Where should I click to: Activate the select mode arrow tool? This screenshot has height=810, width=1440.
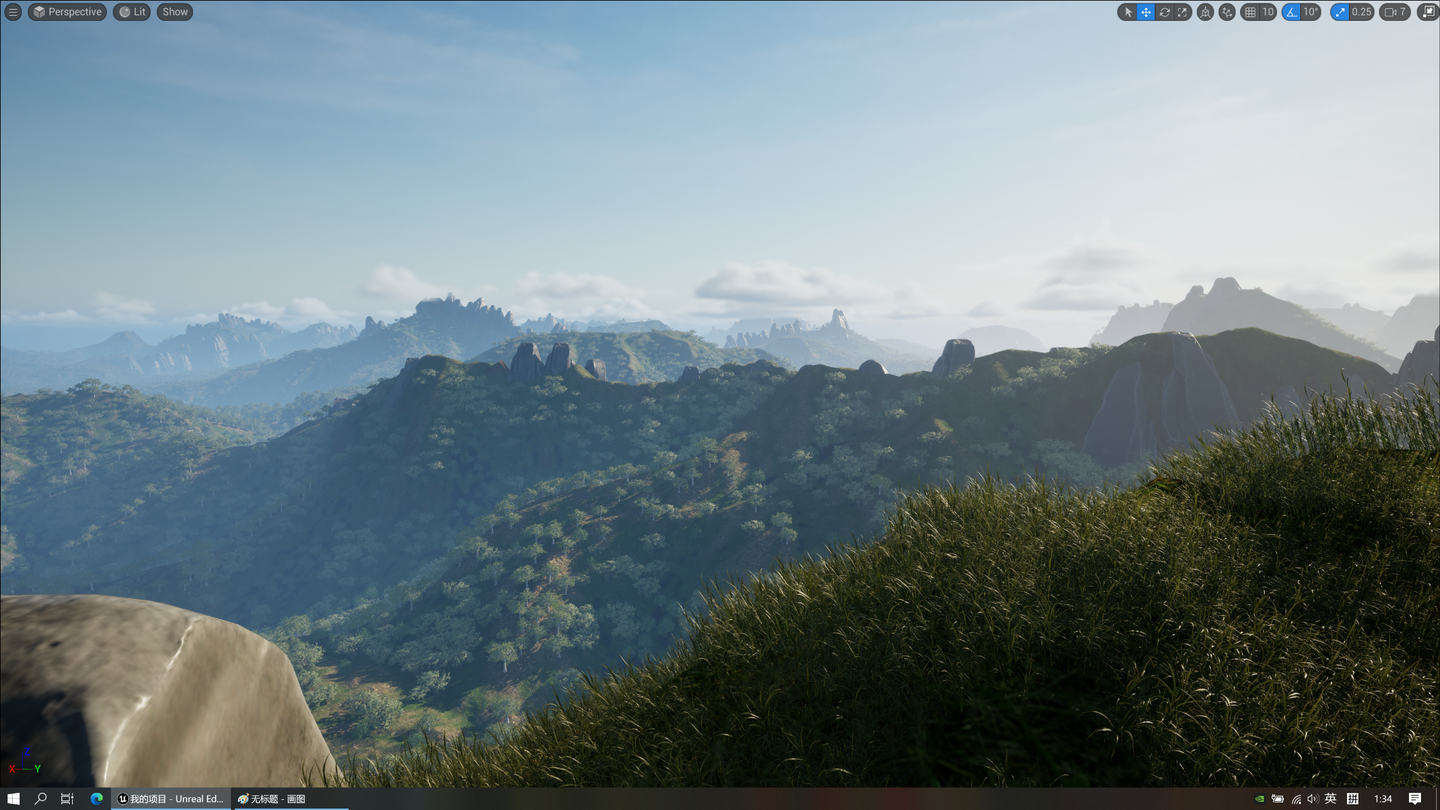(x=1128, y=12)
